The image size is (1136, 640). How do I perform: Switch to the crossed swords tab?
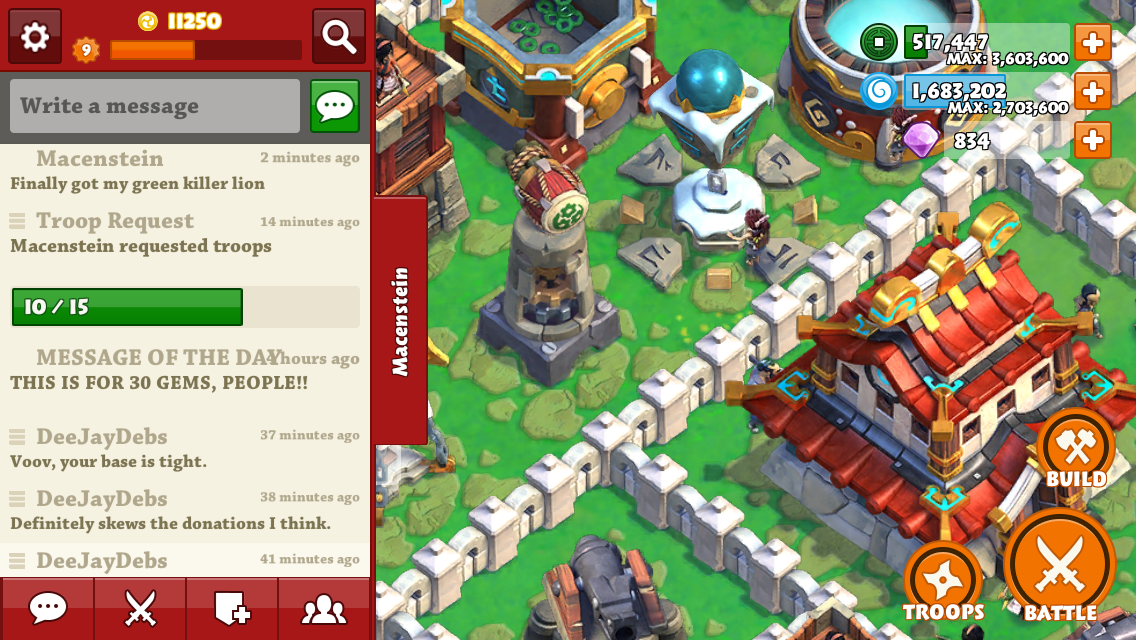(140, 608)
